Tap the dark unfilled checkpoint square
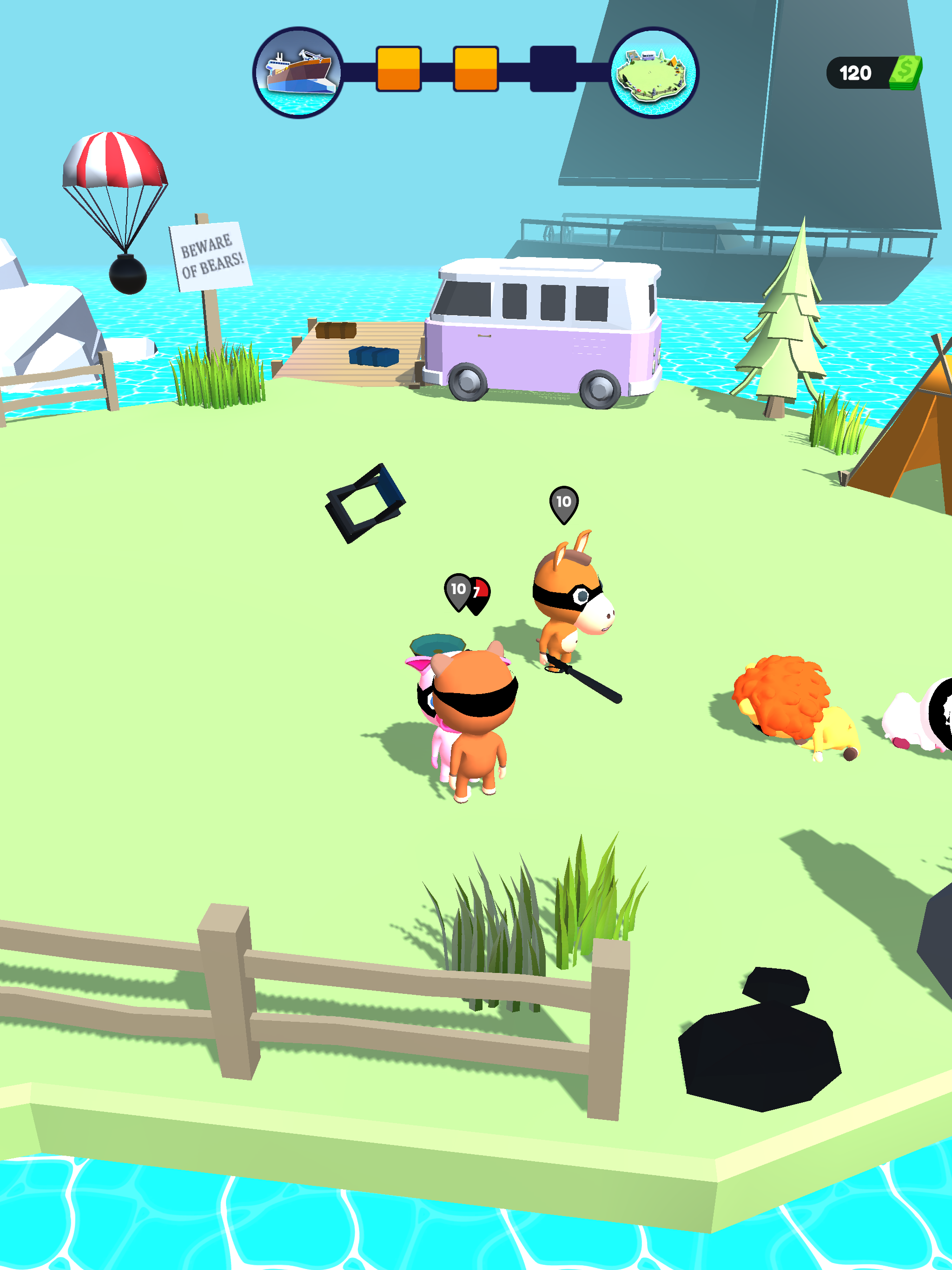This screenshot has height=1270, width=952. (x=554, y=69)
